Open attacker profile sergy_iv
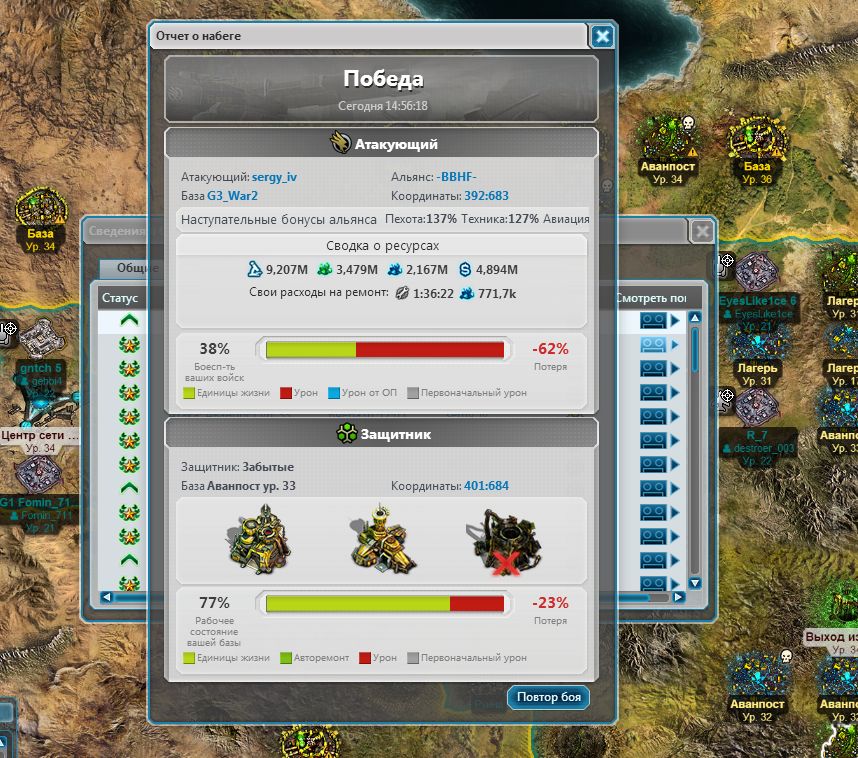The height and width of the screenshot is (758, 858). (274, 177)
